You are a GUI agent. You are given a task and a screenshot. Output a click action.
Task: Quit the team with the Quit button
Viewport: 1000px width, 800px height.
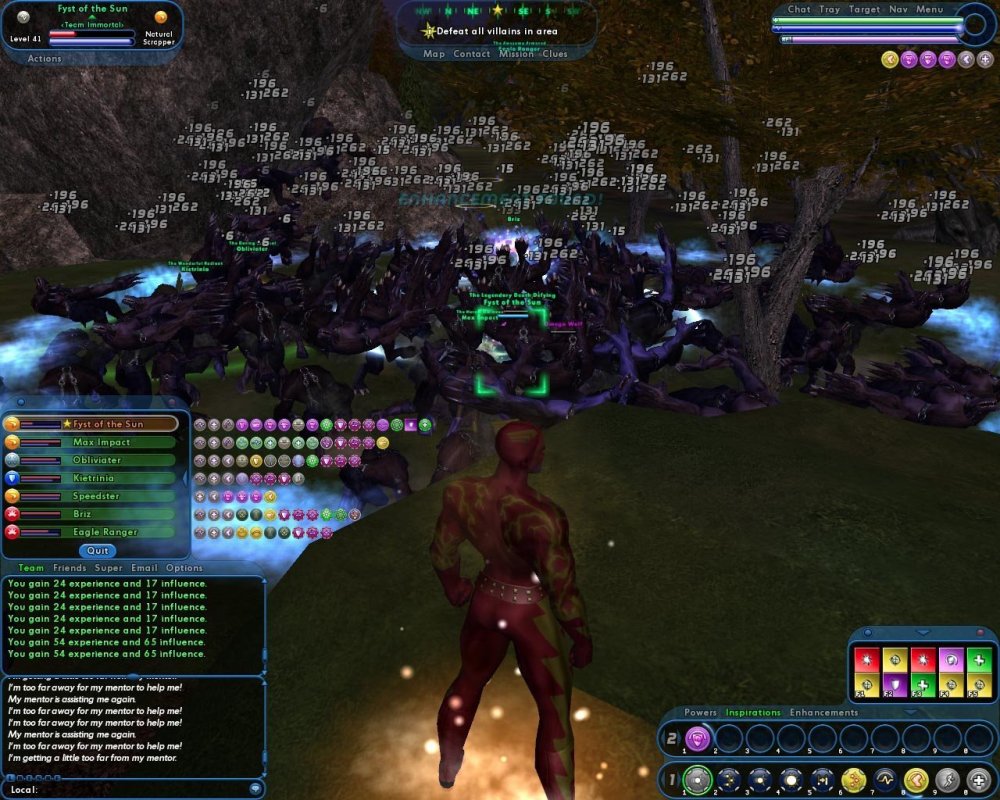[x=98, y=551]
